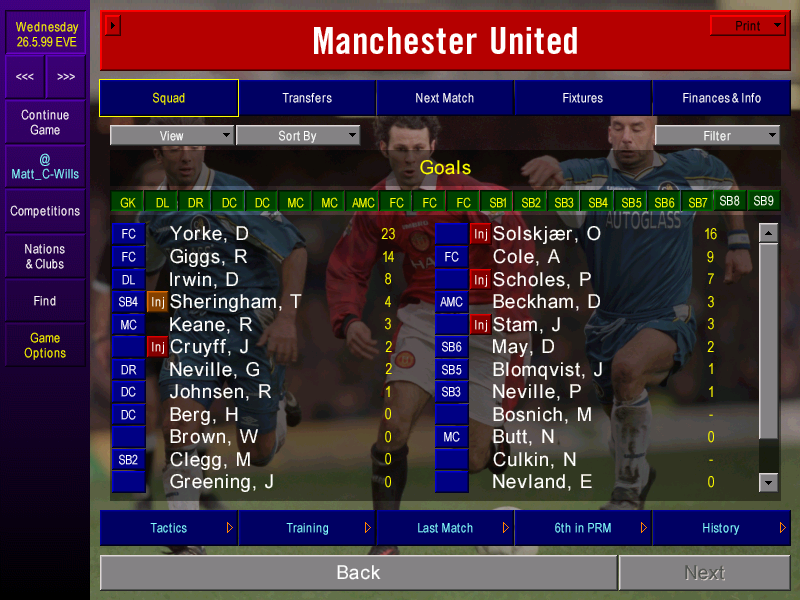The width and height of the screenshot is (800, 600).
Task: Continue the game to the next day
Action: pyautogui.click(x=45, y=122)
